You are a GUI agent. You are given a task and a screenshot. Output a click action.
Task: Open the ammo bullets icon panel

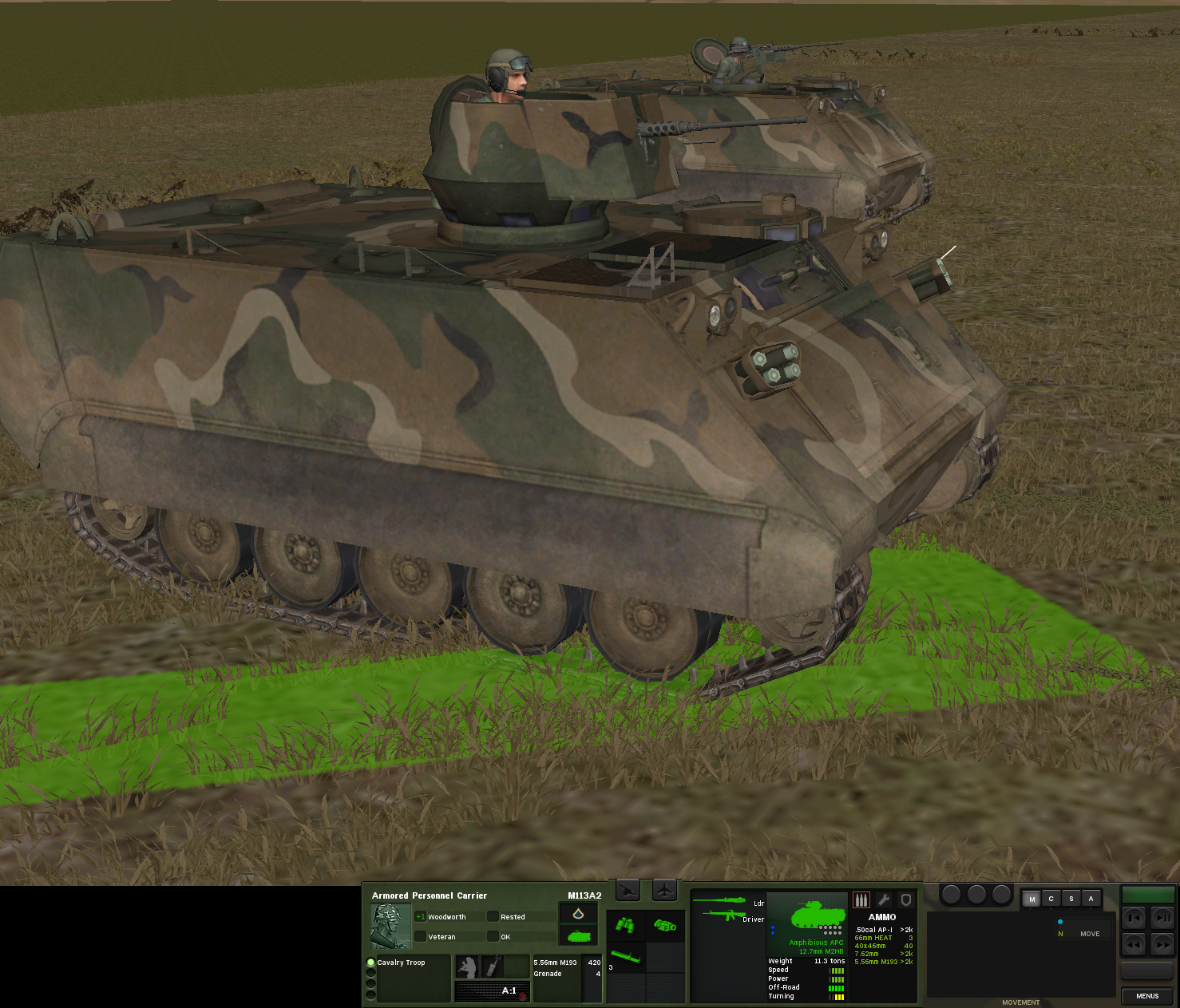[861, 899]
